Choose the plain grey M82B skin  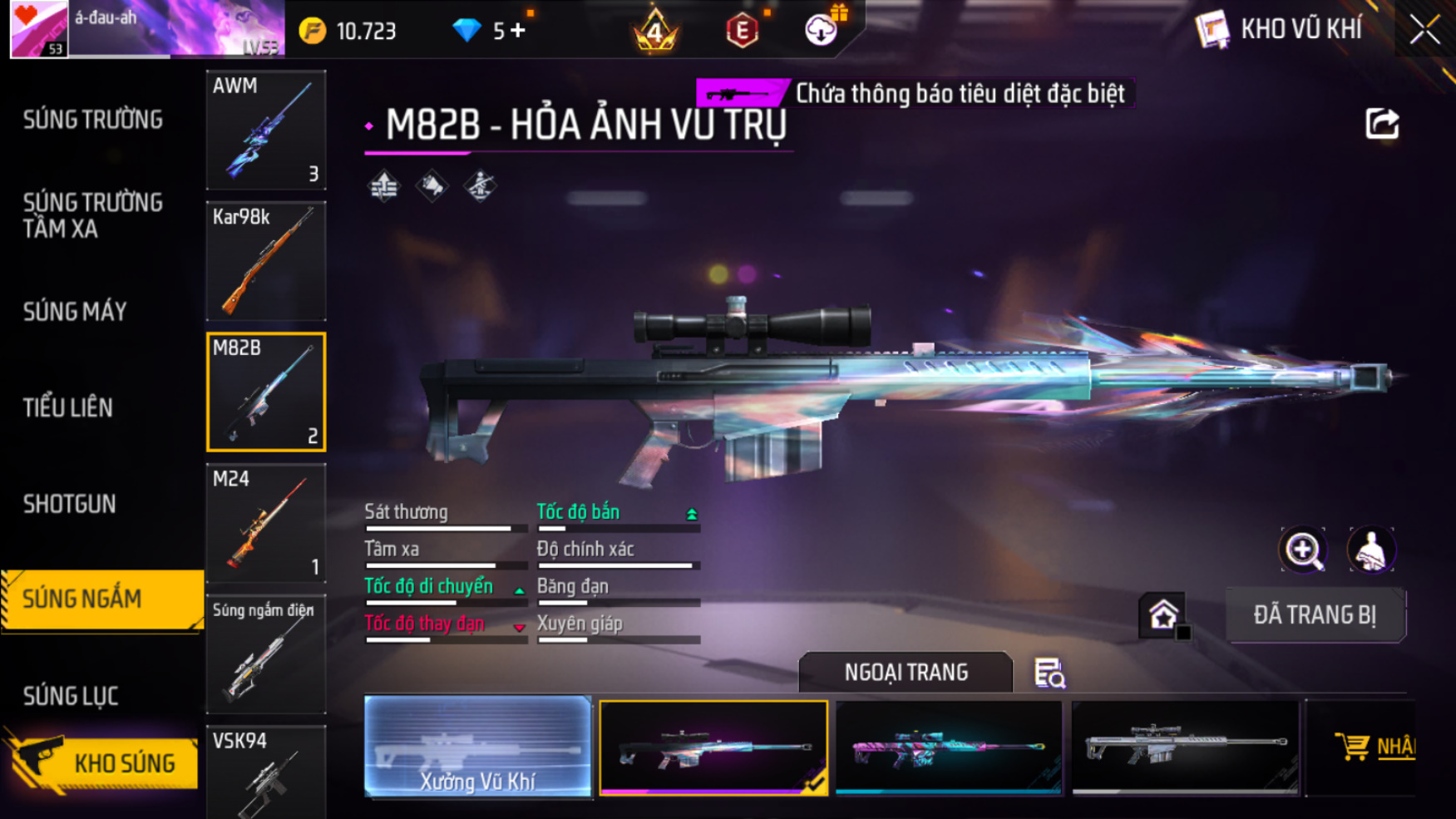pos(1185,746)
